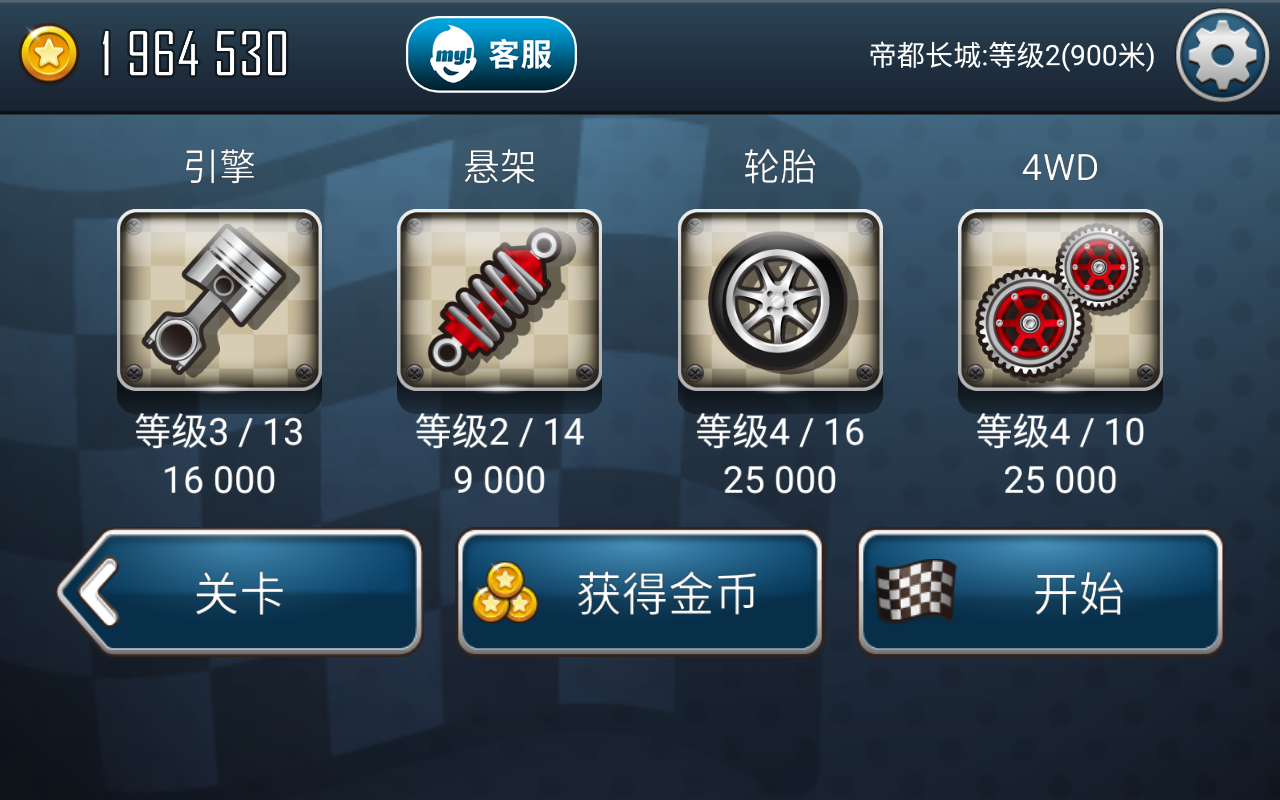Open the 帝都长城:等级2(900米) stage selector
Image resolution: width=1280 pixels, height=800 pixels.
(1010, 55)
